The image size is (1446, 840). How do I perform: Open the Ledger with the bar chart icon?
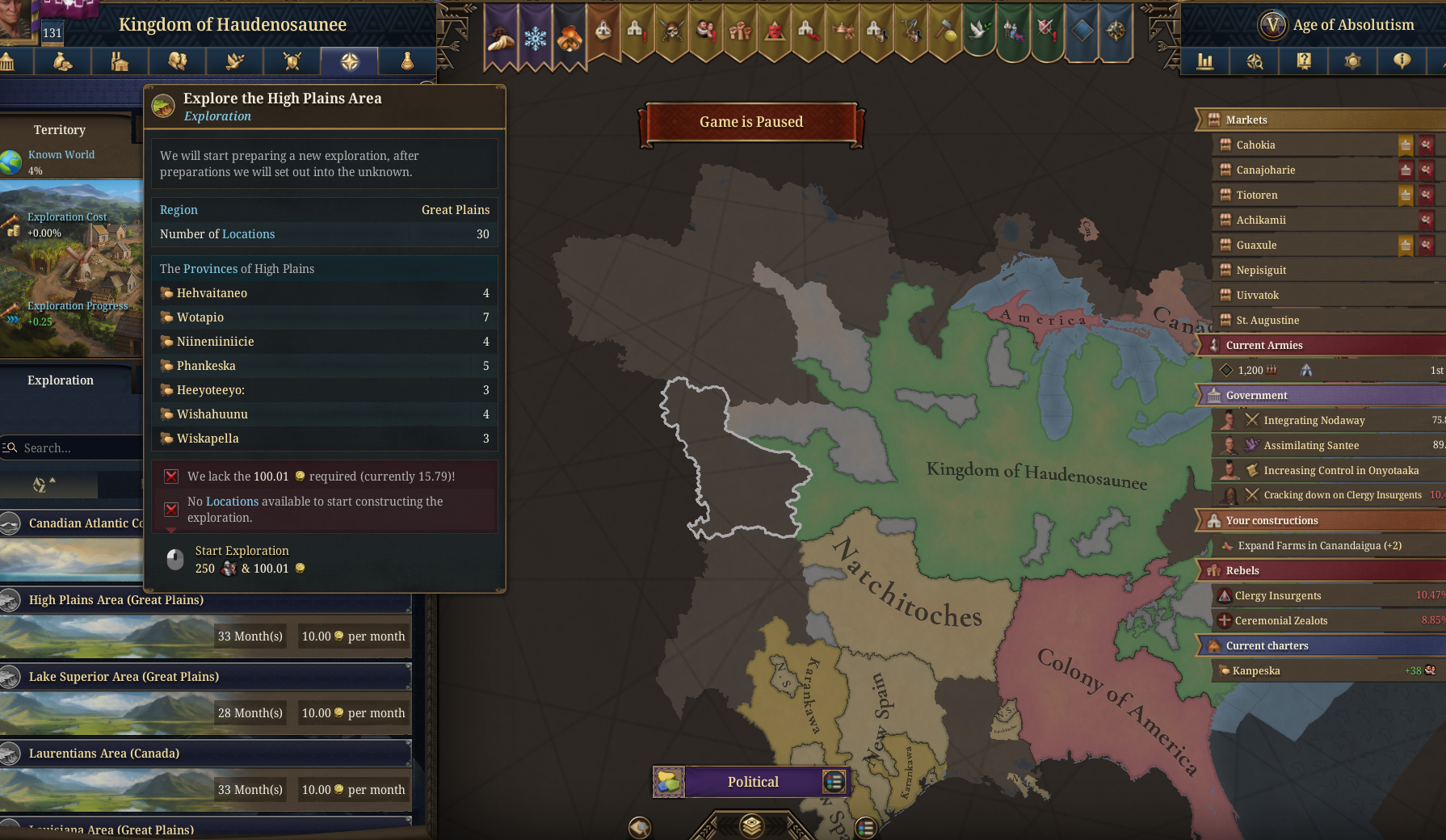coord(1207,61)
